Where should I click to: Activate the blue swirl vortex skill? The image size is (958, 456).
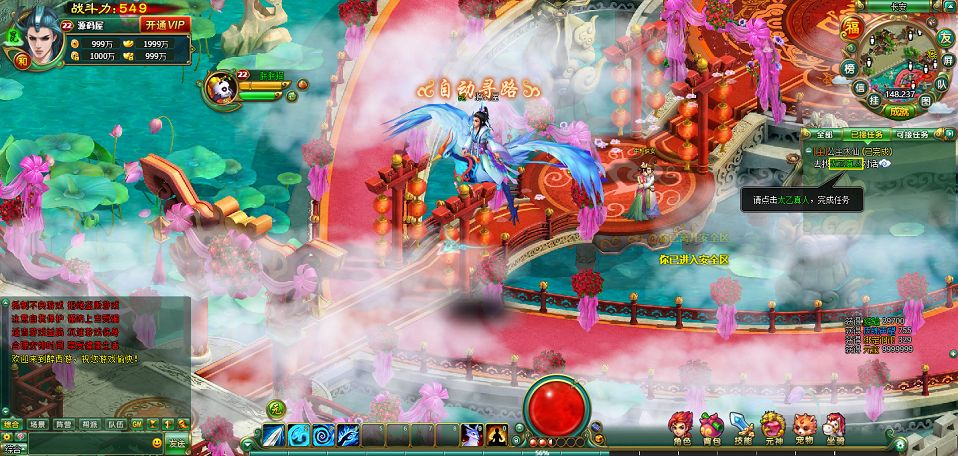point(323,435)
